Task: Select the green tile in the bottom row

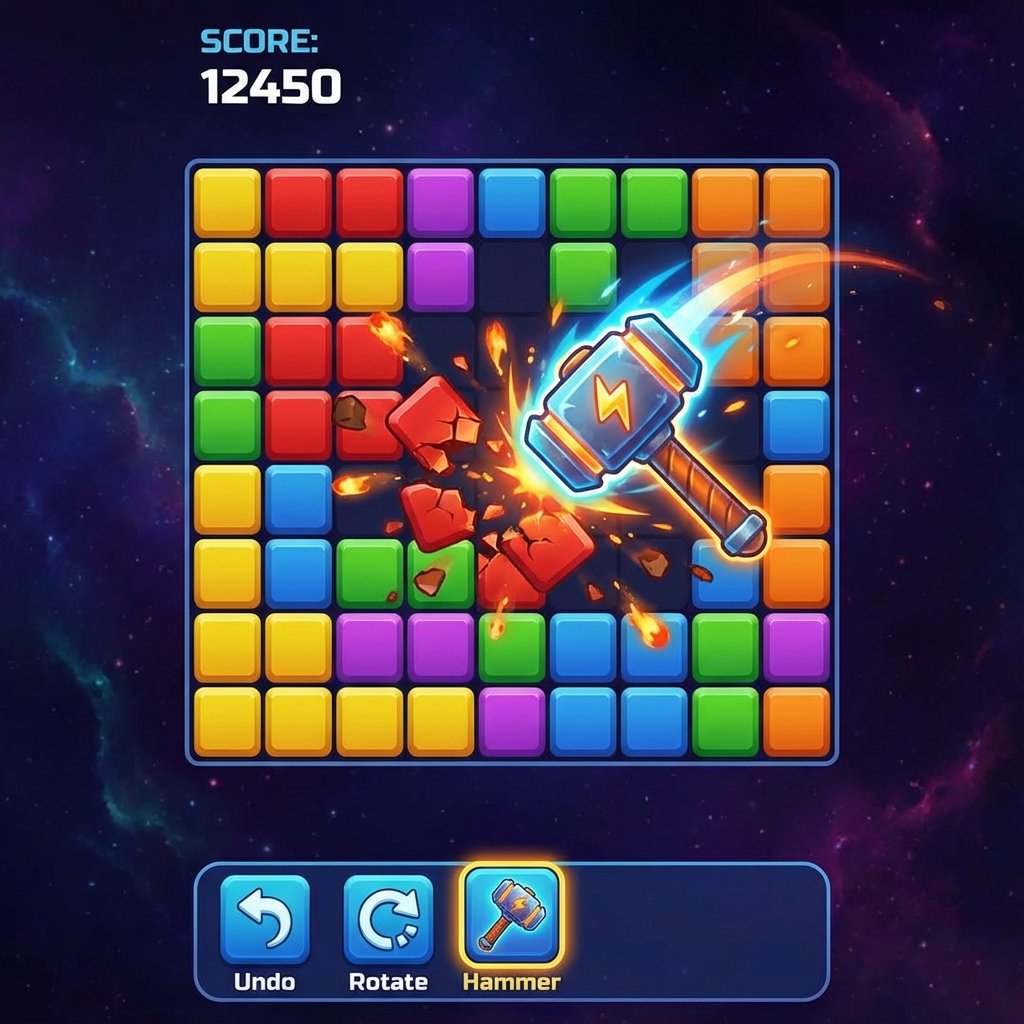Action: (x=725, y=721)
